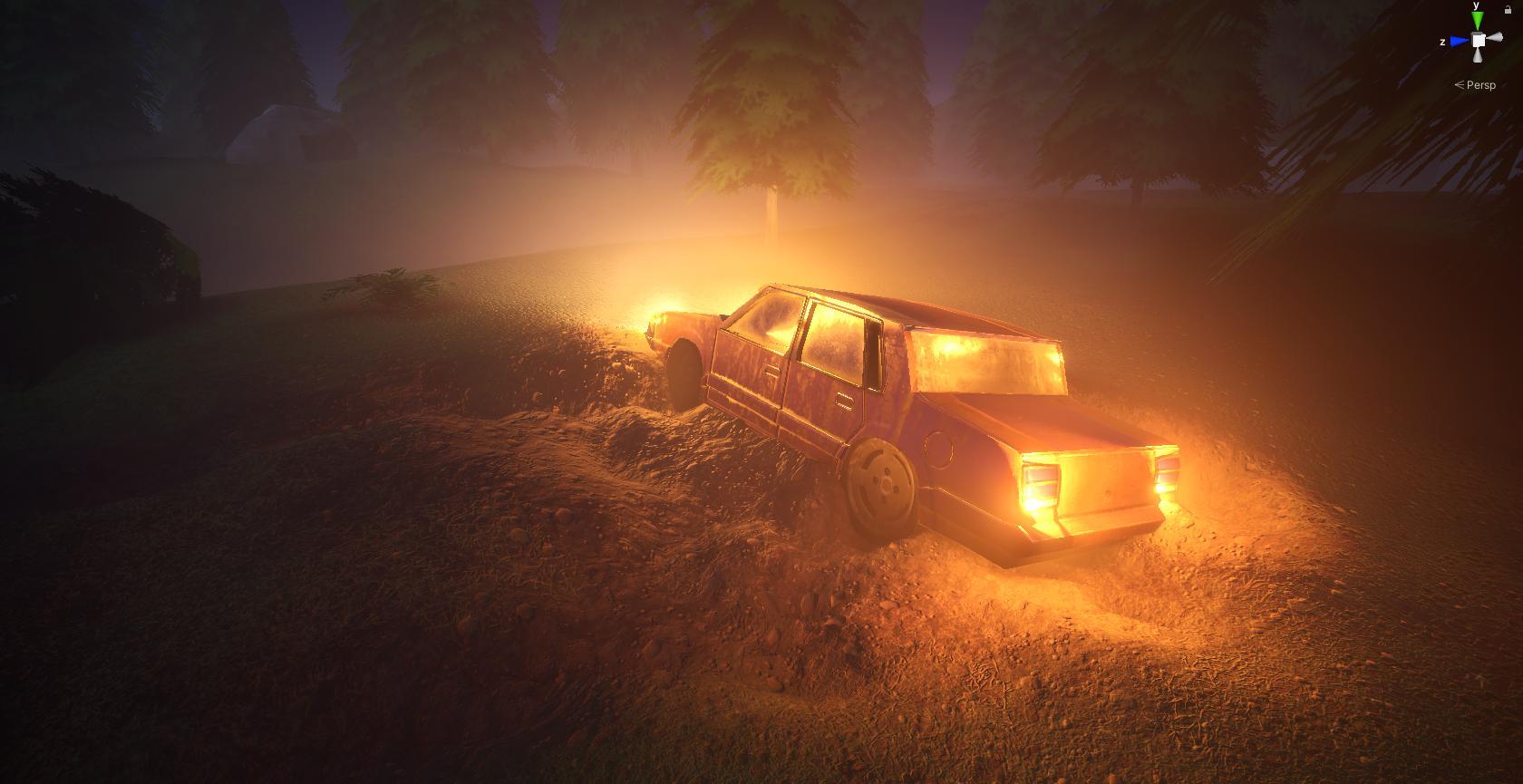The width and height of the screenshot is (1523, 784).
Task: Click the arrow beside the Persp label
Action: click(1460, 84)
